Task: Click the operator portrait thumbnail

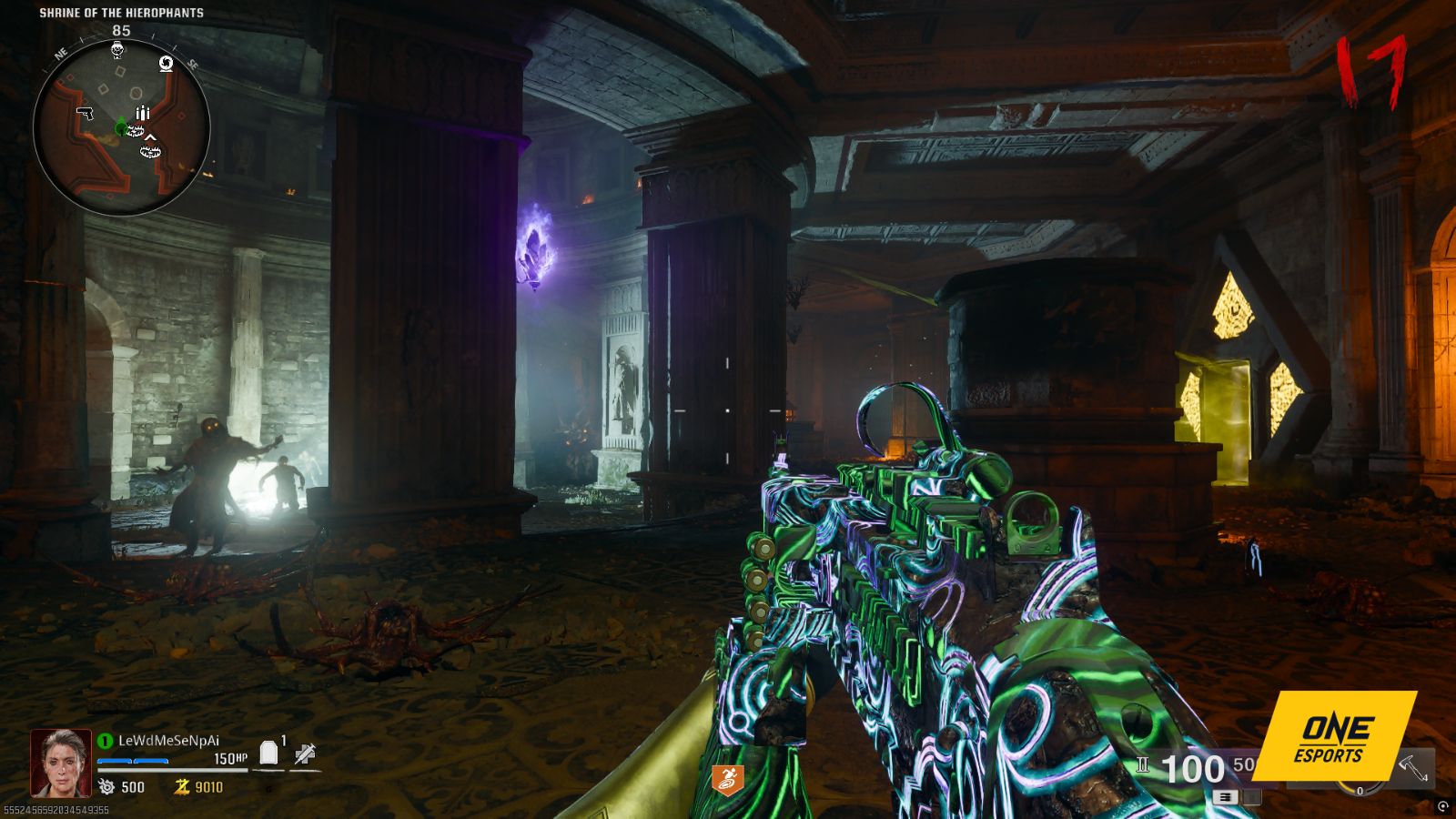Action: coord(61,763)
